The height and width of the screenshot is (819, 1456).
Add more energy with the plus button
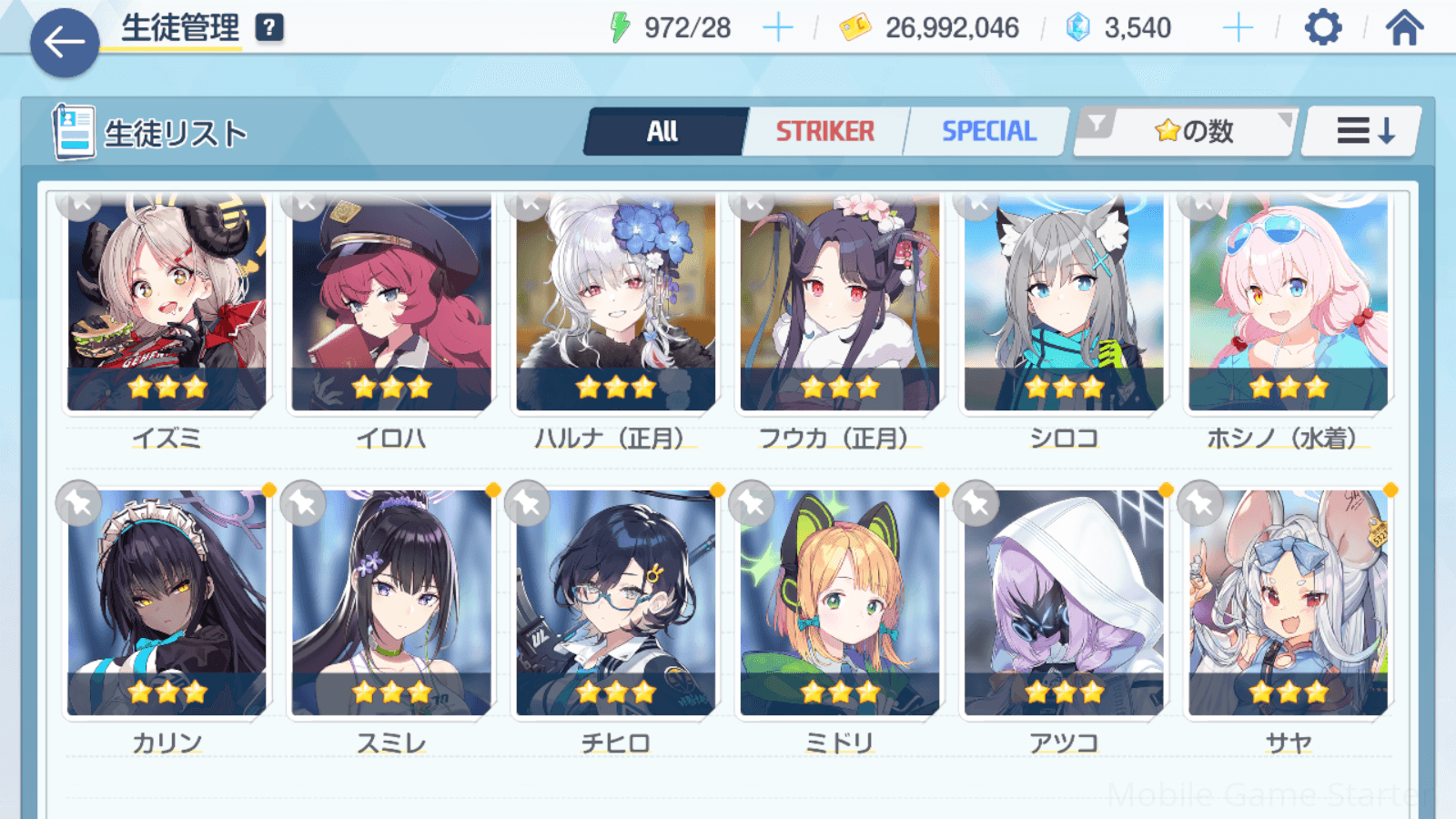click(777, 28)
